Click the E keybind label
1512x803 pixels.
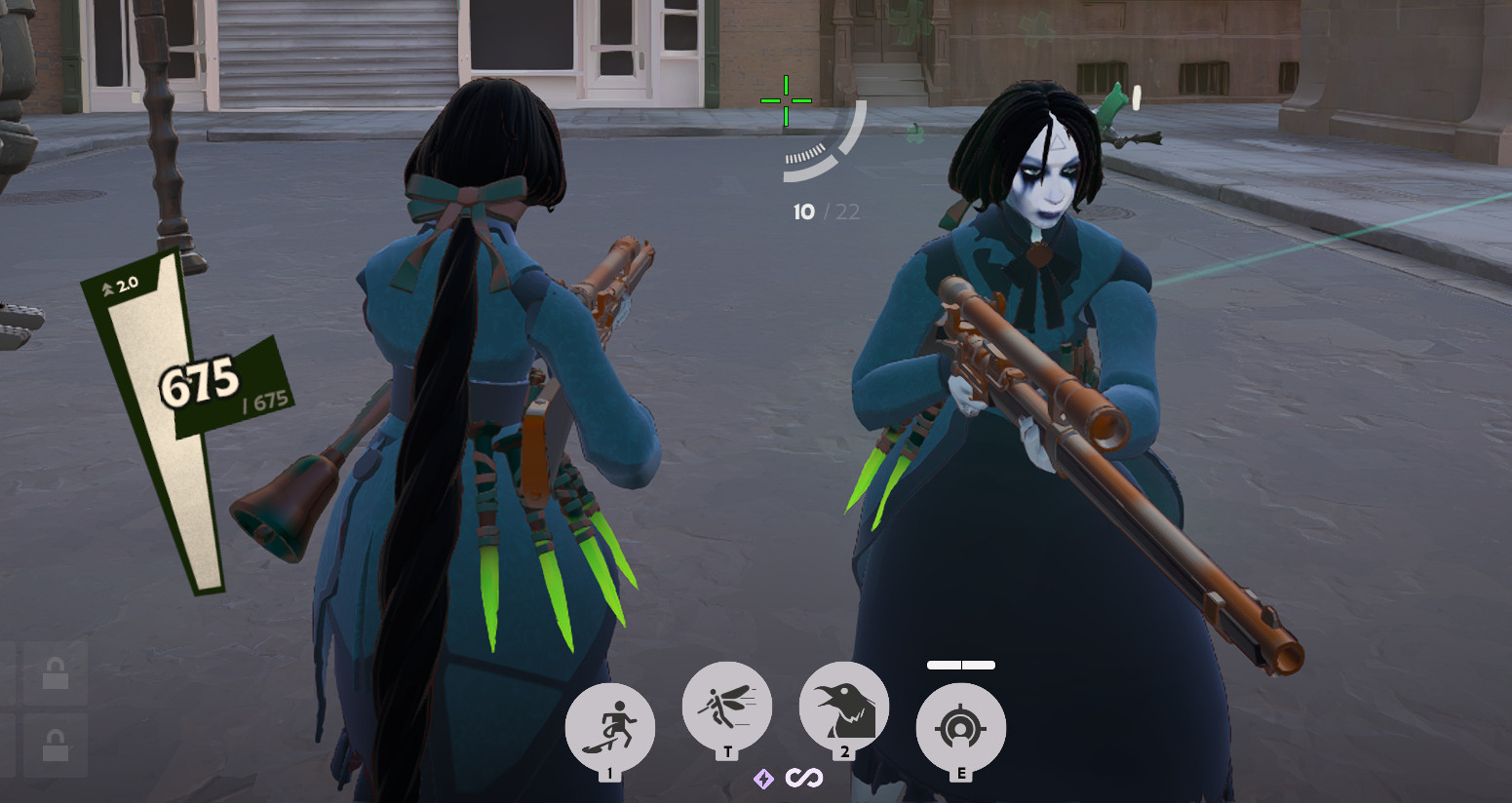coord(962,772)
